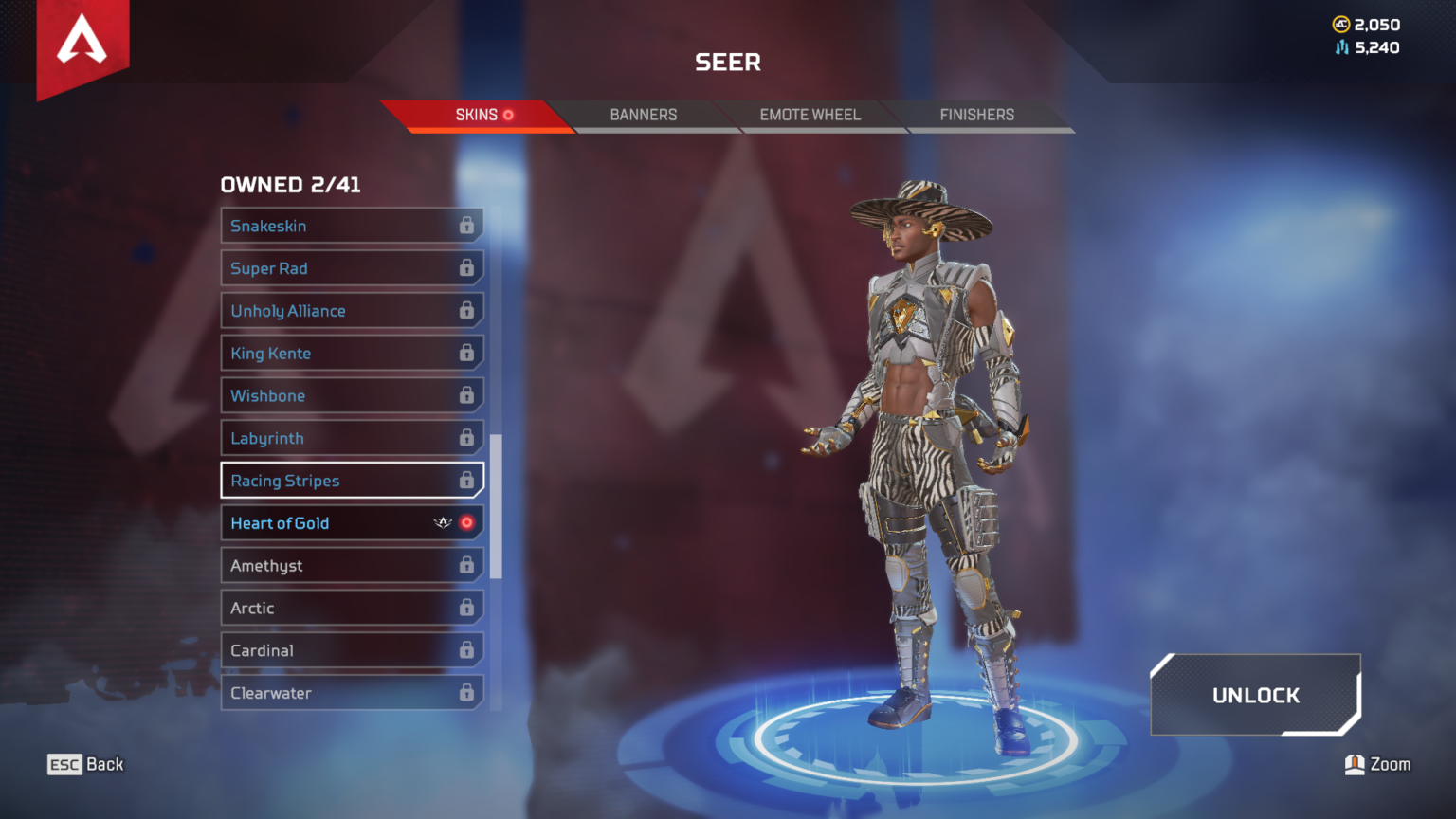Click the lock toggle on Amethyst skin

tap(467, 565)
